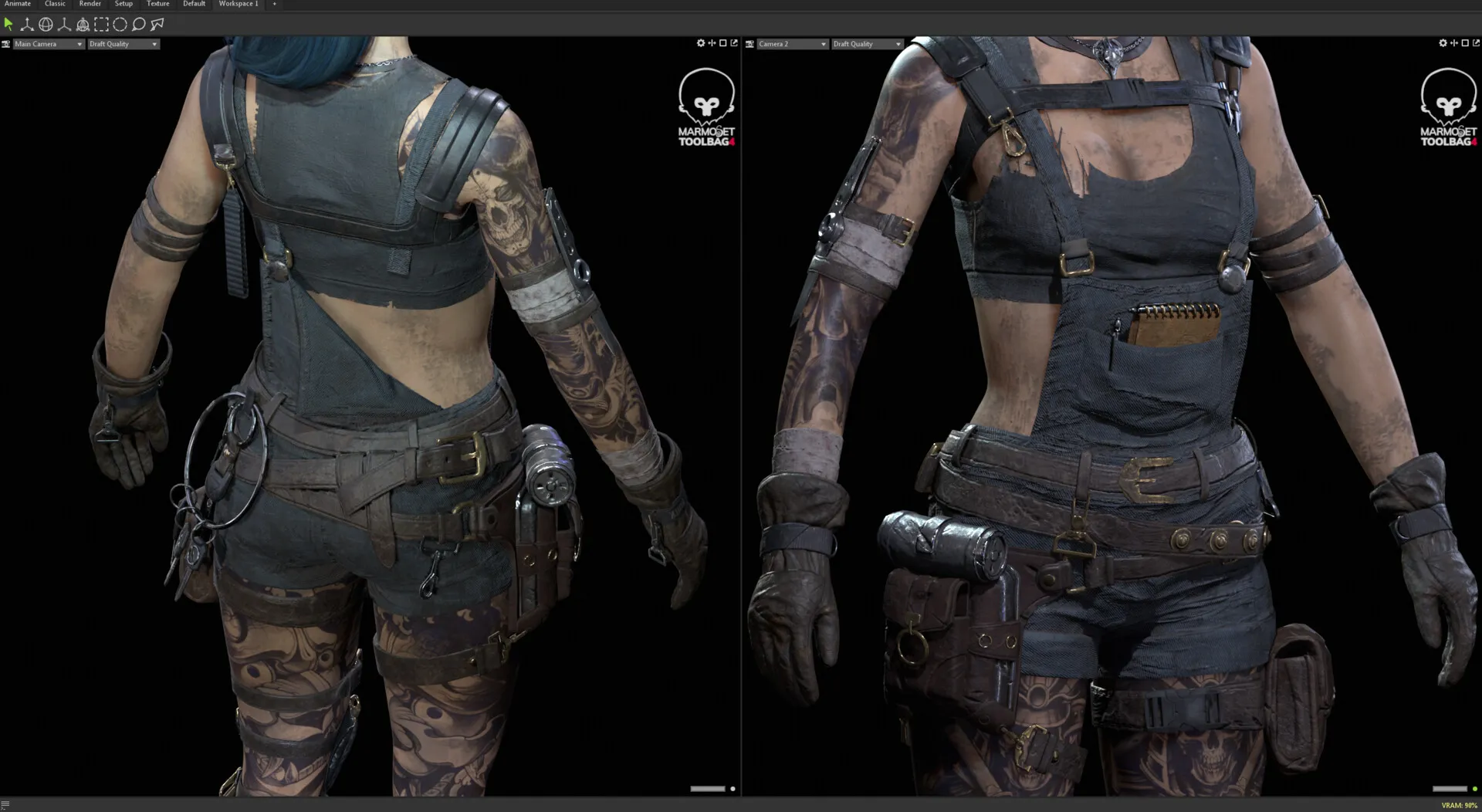This screenshot has width=1482, height=812.
Task: Open the Main Camera dropdown
Action: click(48, 44)
